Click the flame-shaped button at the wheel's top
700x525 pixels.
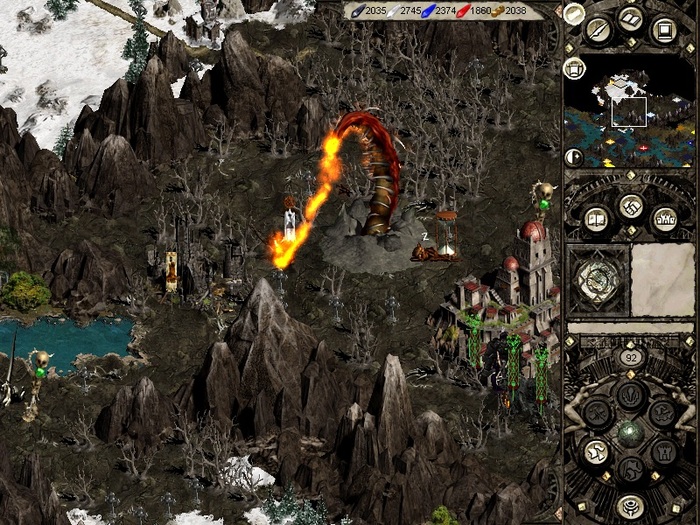[629, 394]
